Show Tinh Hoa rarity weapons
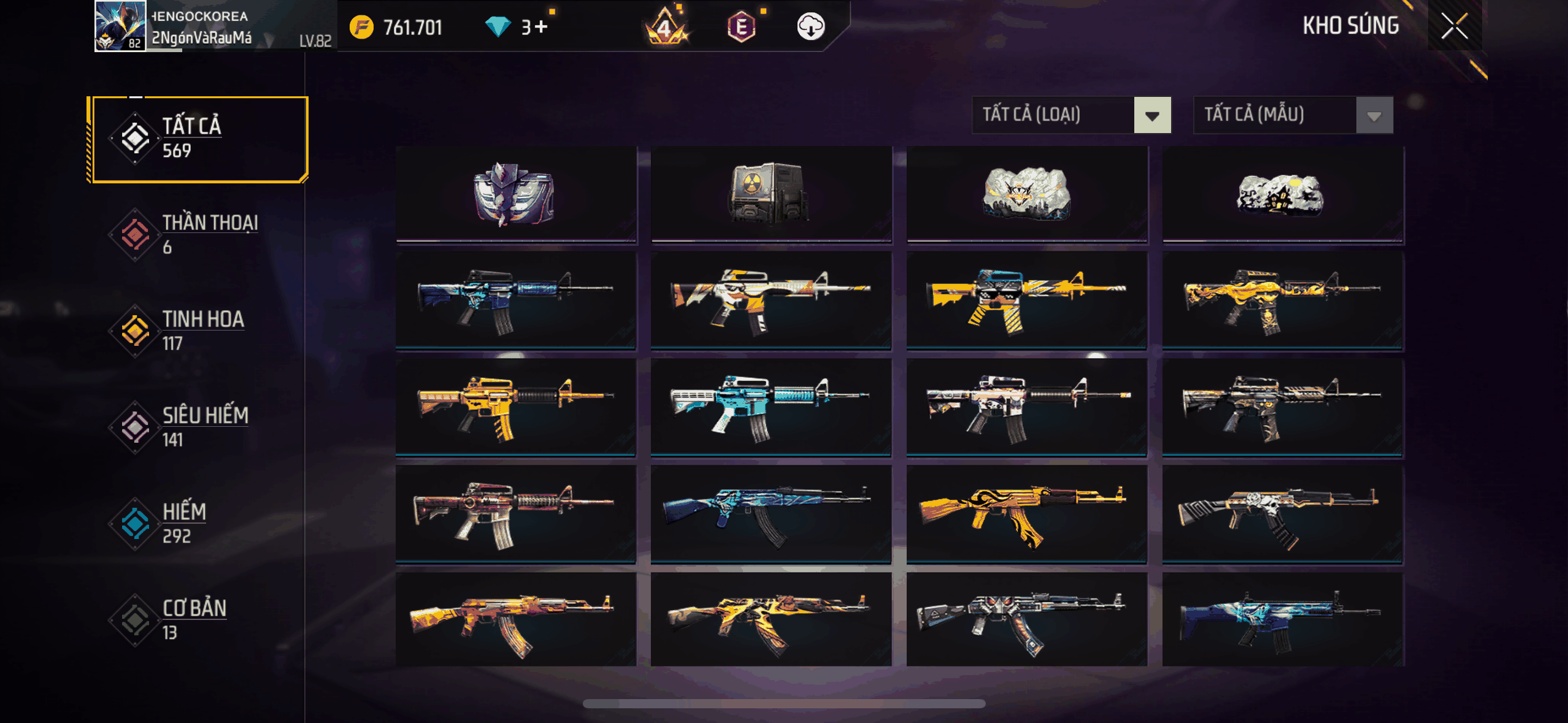 click(x=198, y=331)
